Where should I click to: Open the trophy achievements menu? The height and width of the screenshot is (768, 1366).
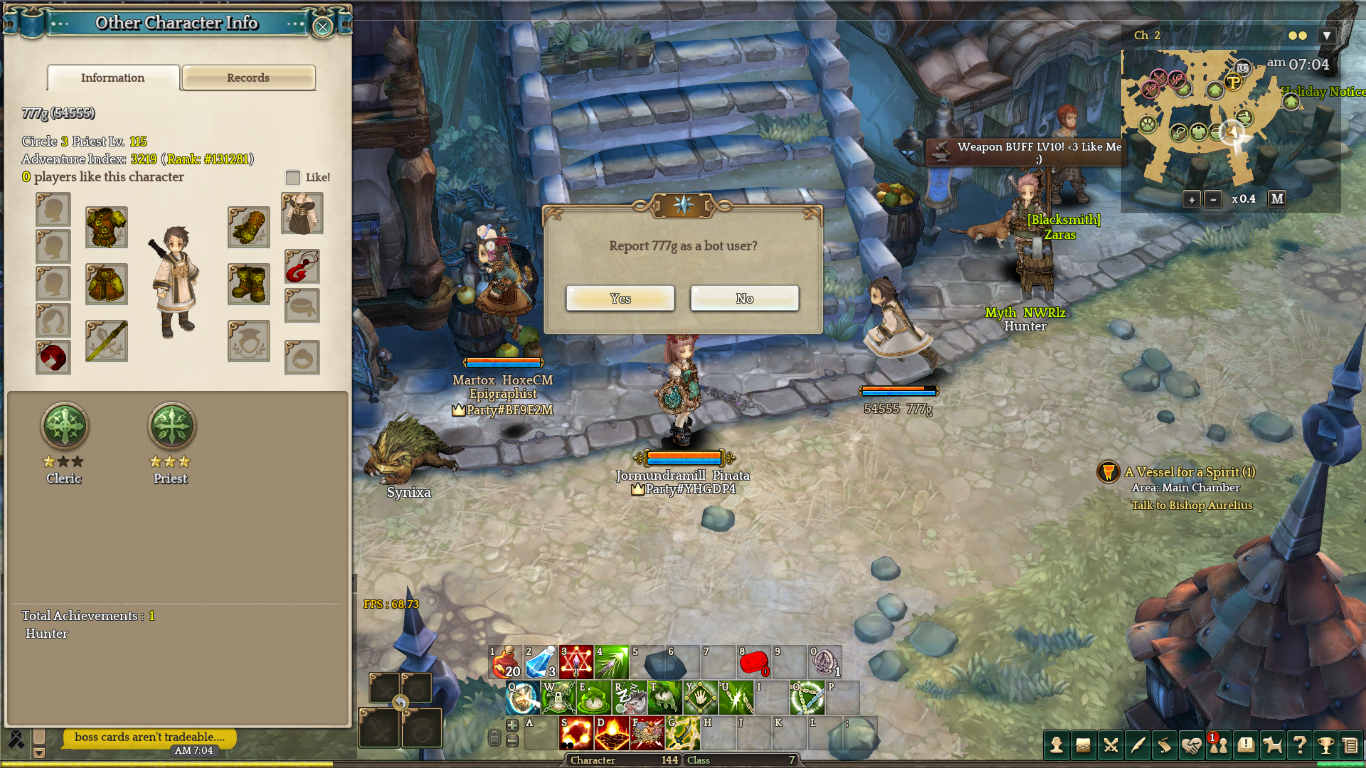(1325, 744)
